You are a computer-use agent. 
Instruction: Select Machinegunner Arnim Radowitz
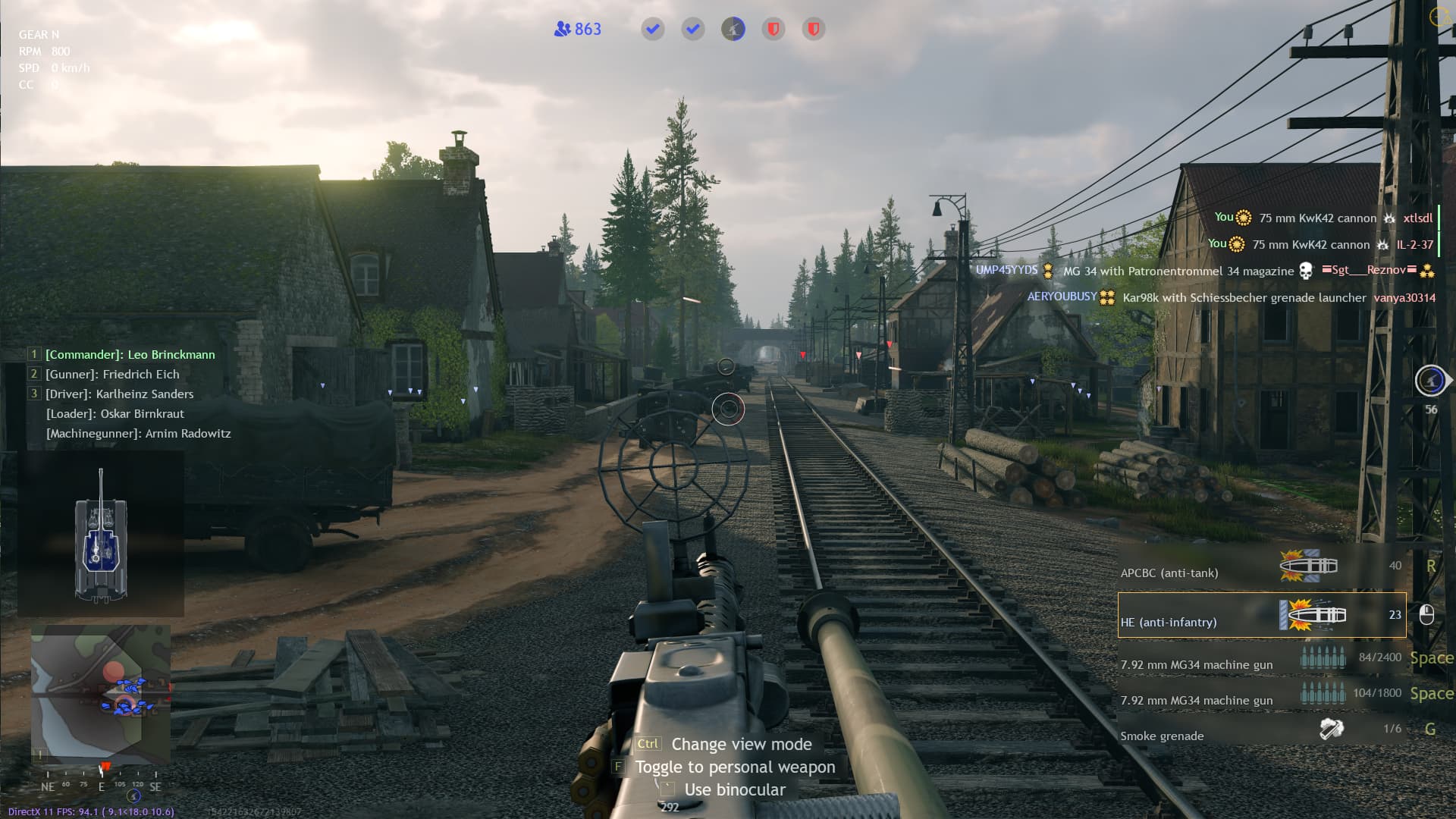pos(138,434)
